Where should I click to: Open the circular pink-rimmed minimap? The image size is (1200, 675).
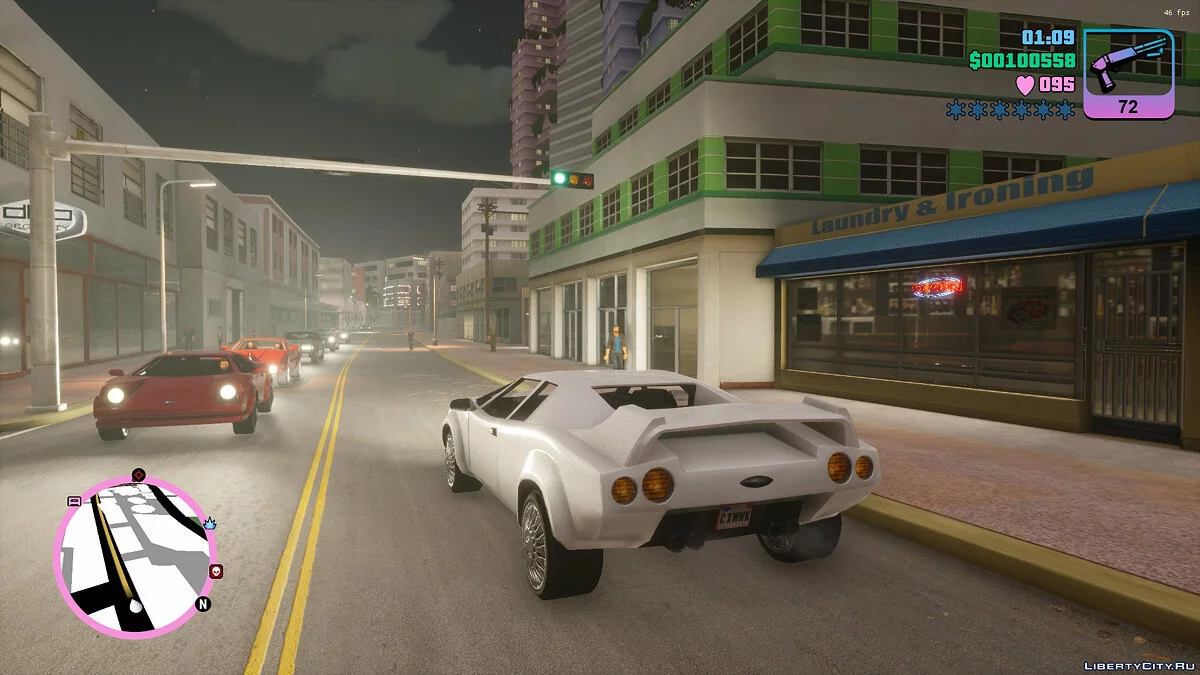point(135,555)
